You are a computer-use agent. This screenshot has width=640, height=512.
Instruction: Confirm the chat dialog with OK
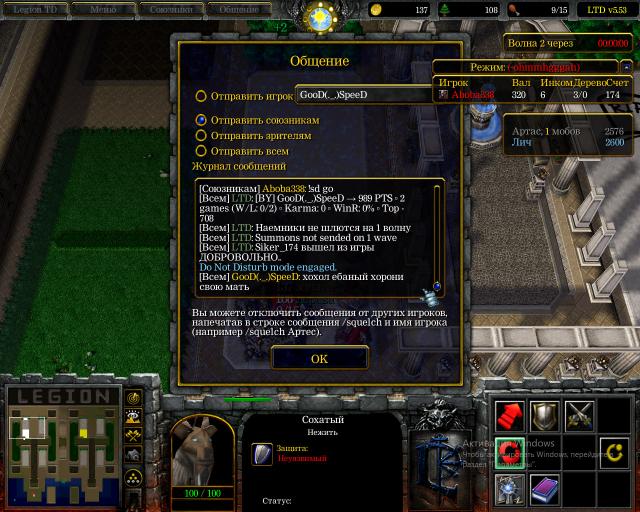(319, 358)
